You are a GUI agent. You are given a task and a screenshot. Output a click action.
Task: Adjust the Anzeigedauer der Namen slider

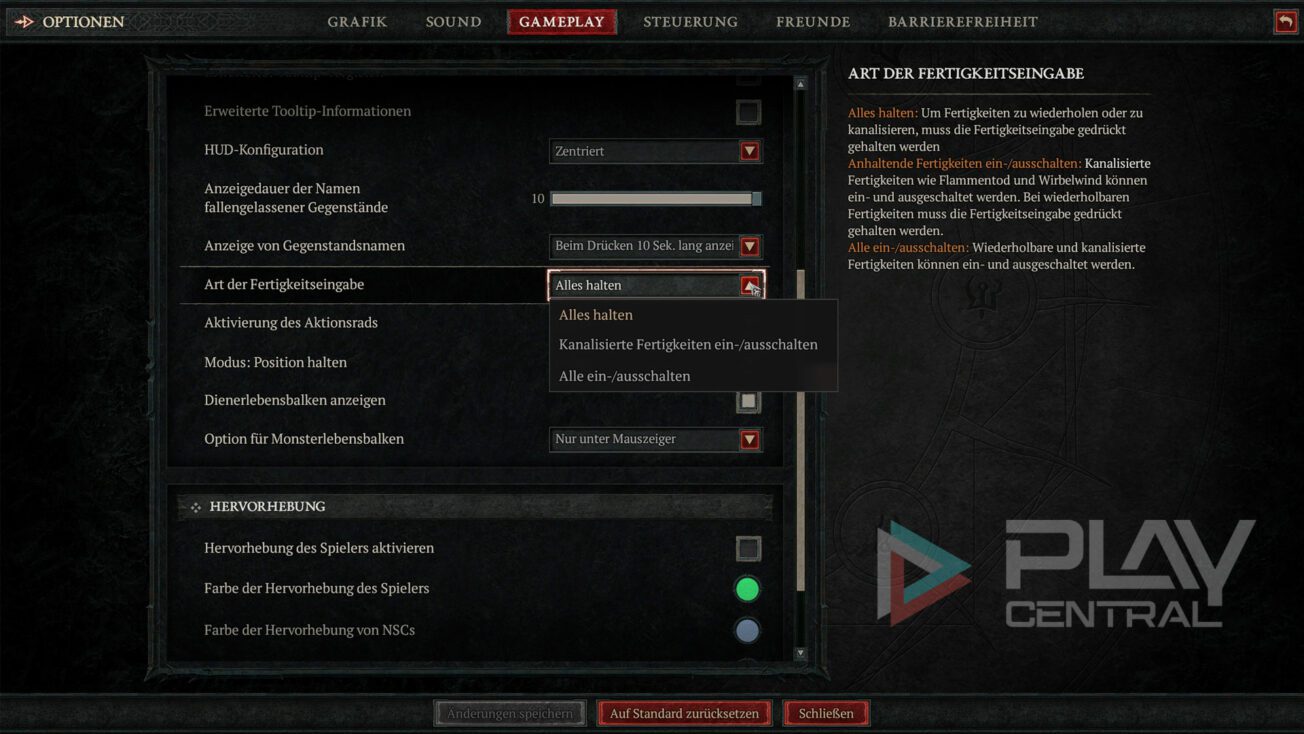pyautogui.click(x=655, y=198)
